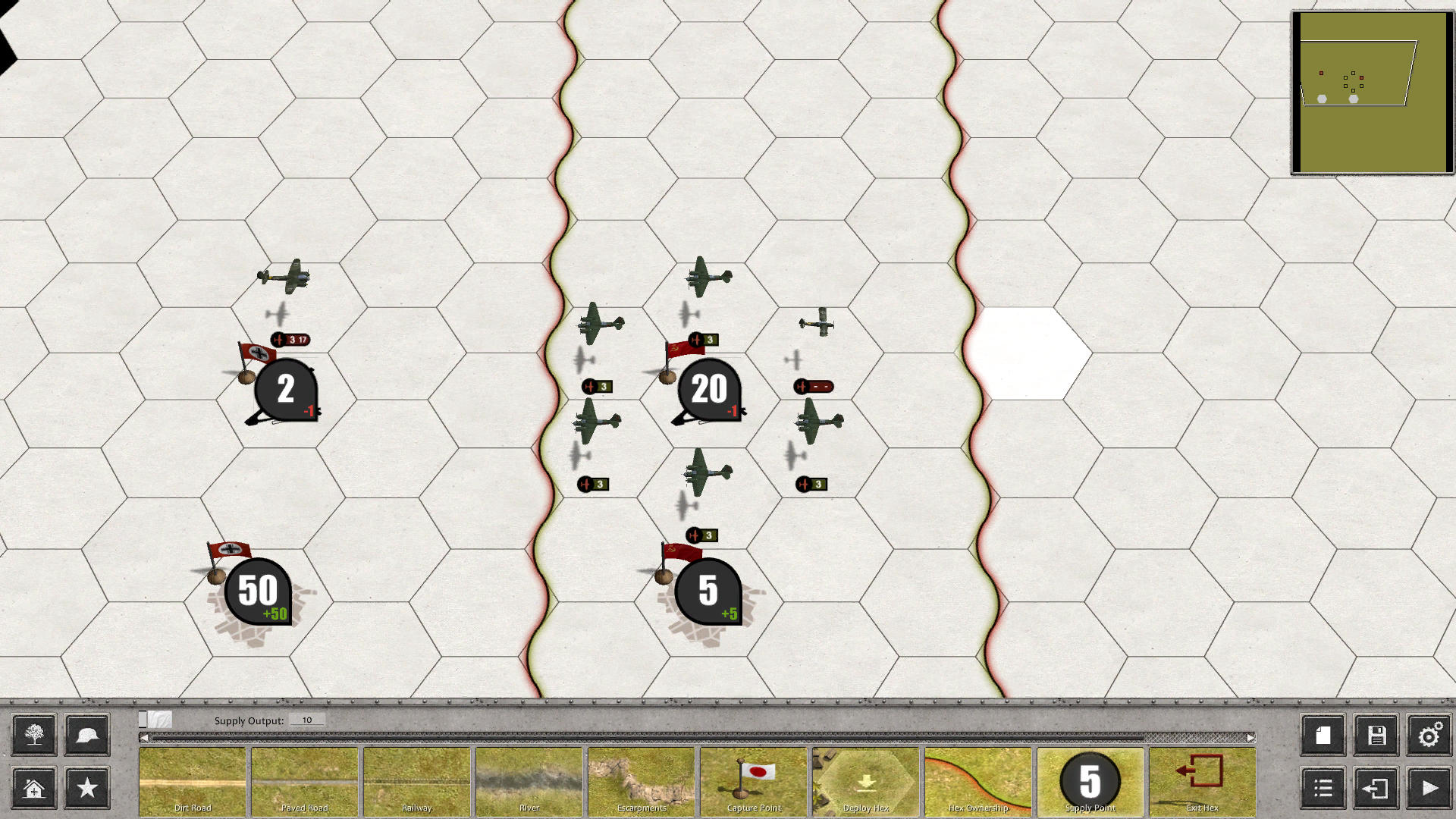
Task: Switch to unit placement with the helmet icon
Action: pyautogui.click(x=86, y=735)
